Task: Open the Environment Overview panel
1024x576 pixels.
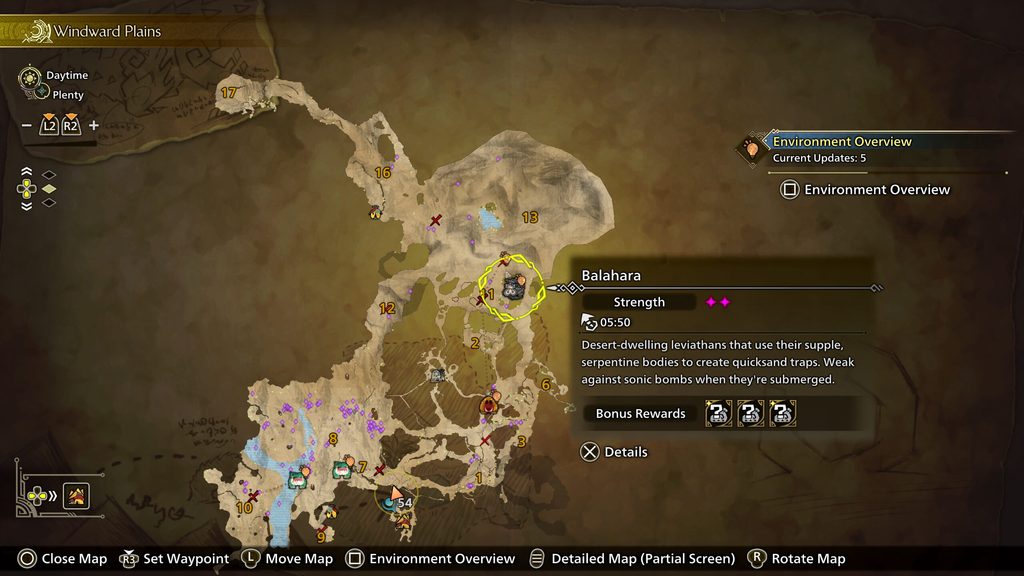Action: click(x=866, y=189)
